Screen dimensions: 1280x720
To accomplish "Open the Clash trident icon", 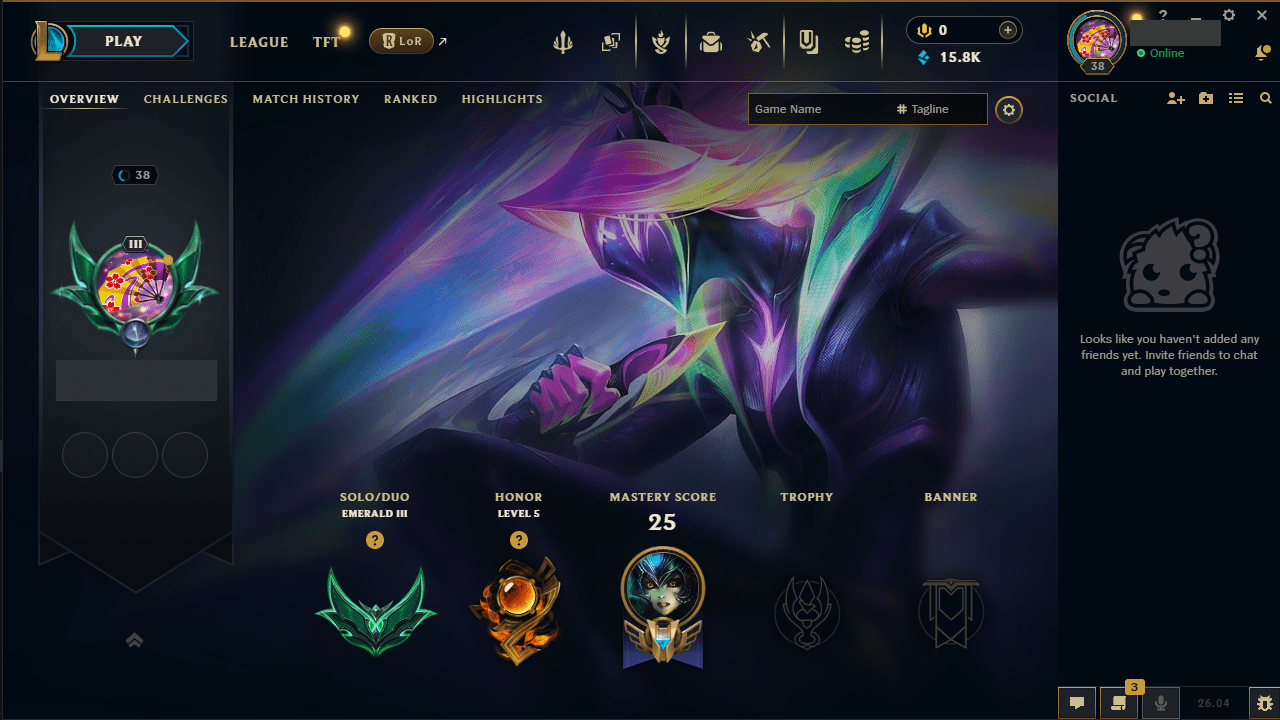I will point(563,41).
